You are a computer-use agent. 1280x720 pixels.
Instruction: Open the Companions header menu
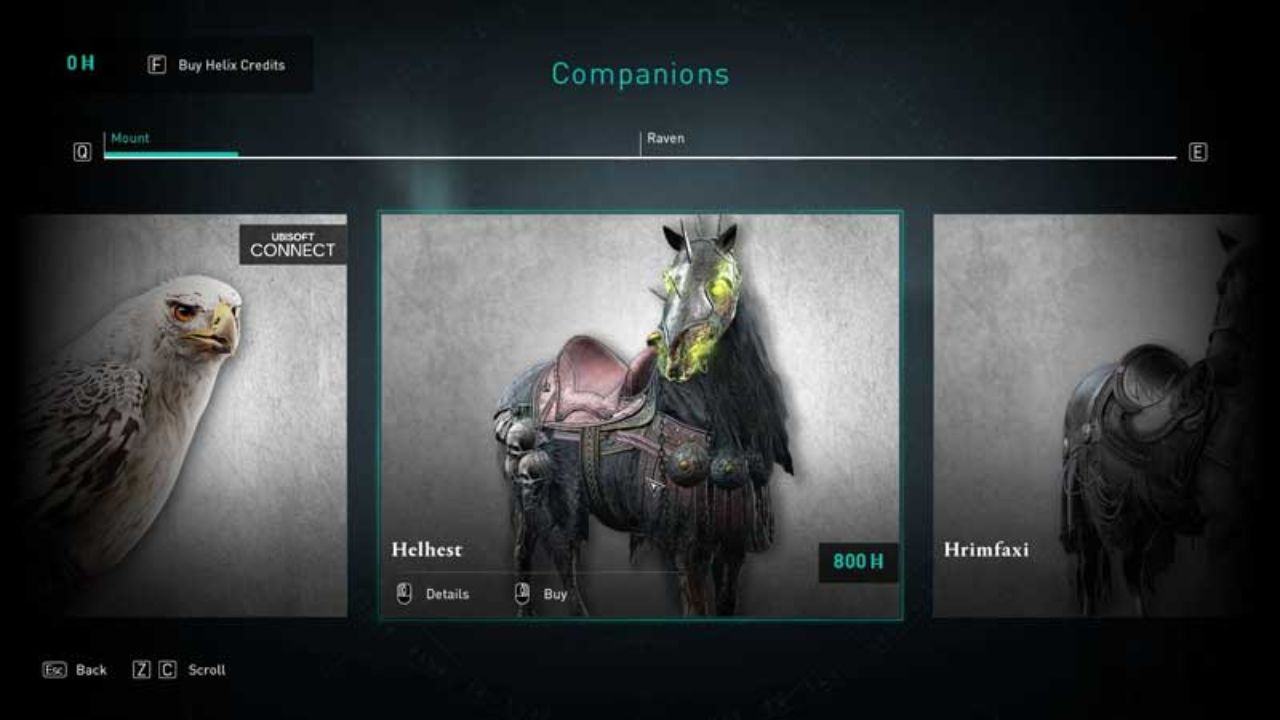639,74
